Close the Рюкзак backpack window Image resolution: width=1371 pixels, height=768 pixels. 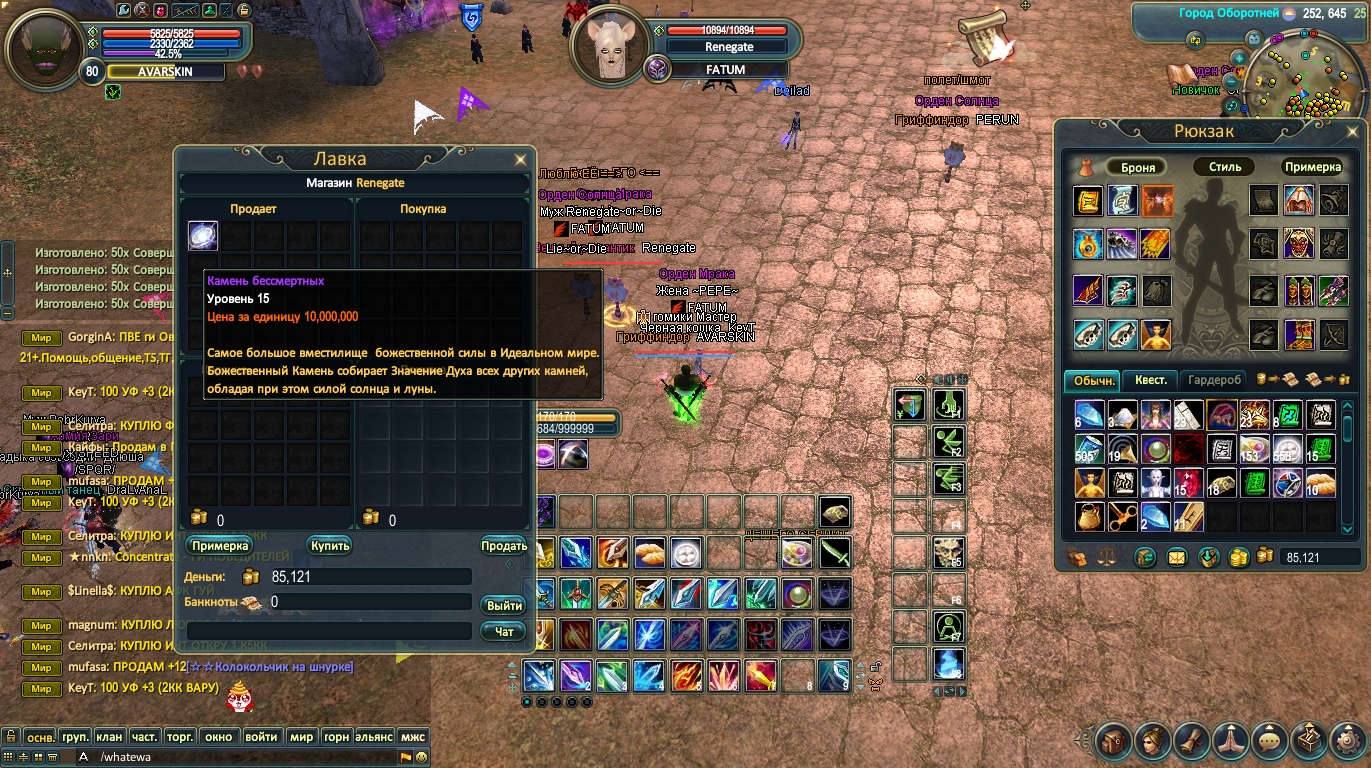(1350, 131)
